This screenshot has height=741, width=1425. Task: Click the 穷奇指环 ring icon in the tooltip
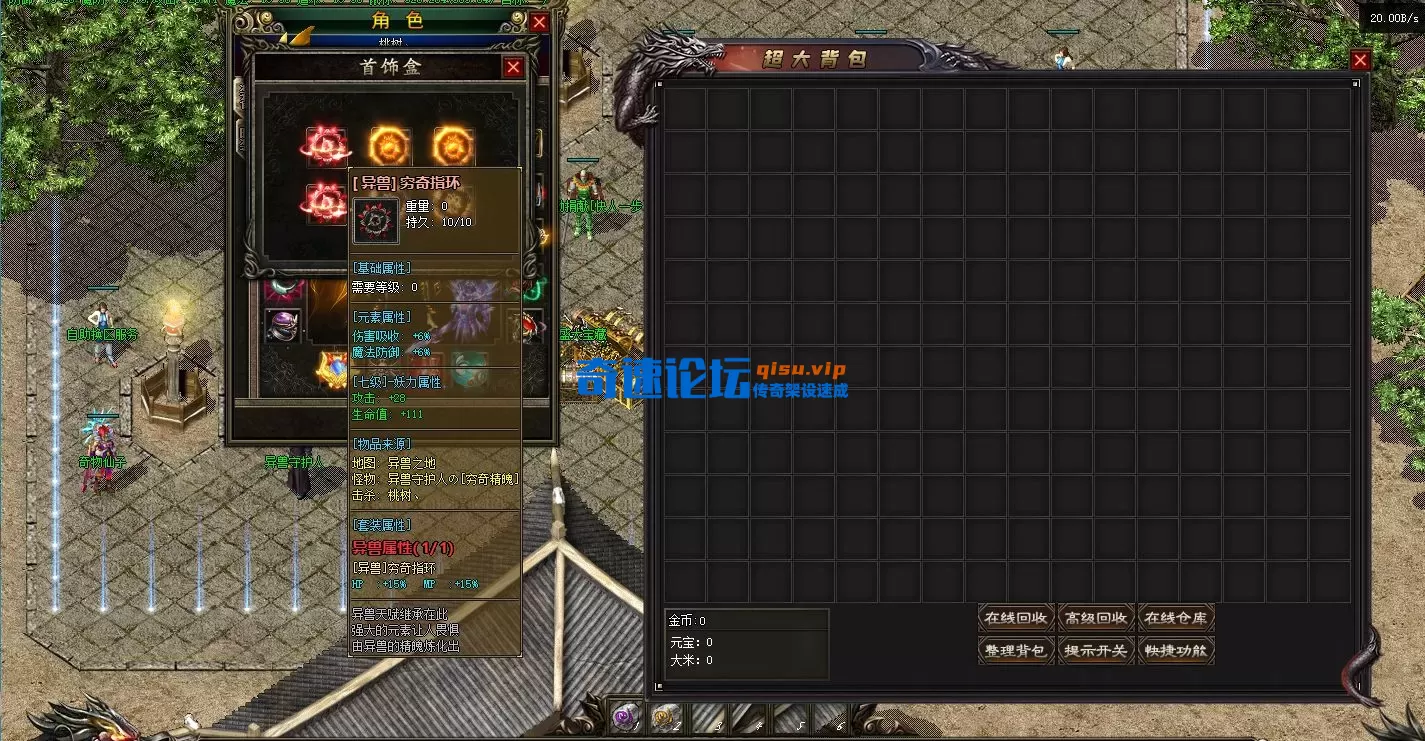(375, 222)
